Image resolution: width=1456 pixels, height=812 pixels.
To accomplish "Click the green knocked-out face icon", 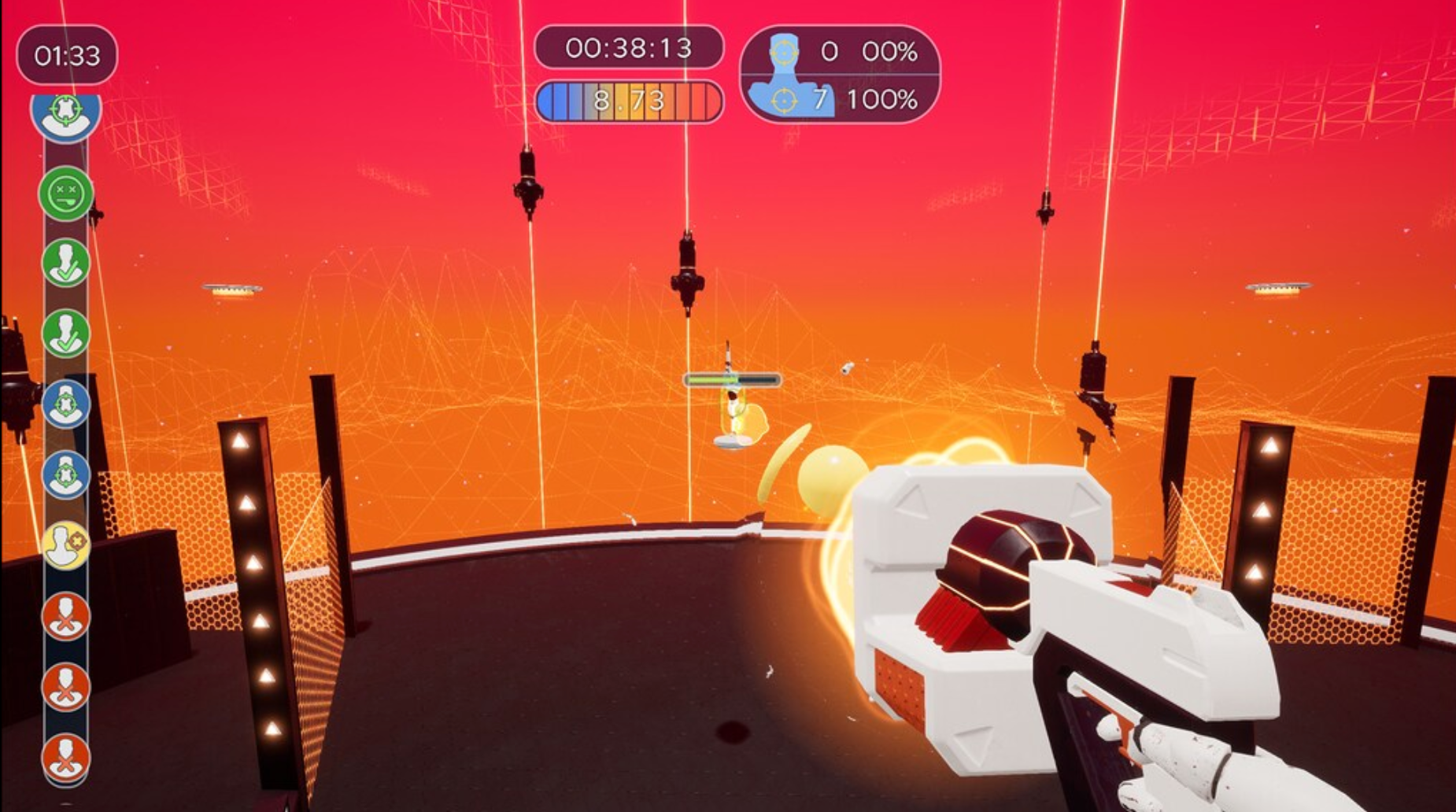I will tap(67, 191).
